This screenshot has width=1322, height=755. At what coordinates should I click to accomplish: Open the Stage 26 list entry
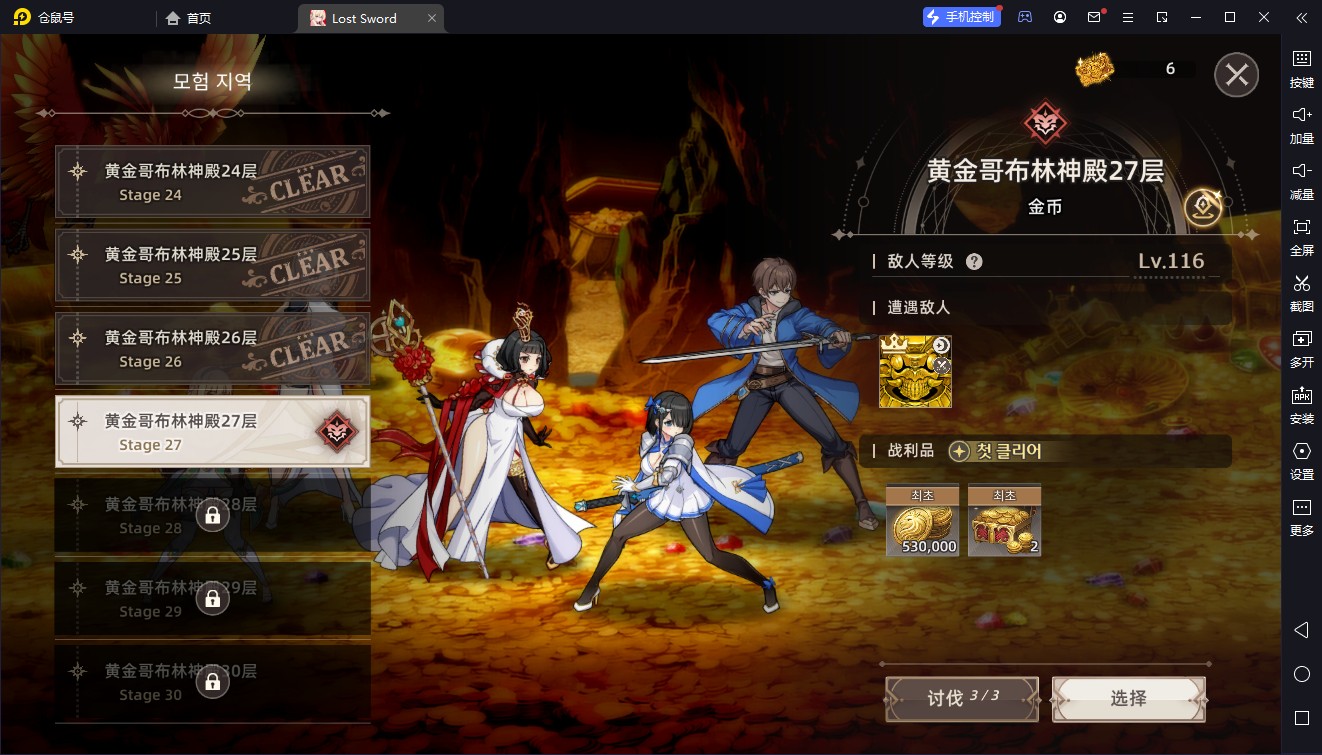click(212, 349)
